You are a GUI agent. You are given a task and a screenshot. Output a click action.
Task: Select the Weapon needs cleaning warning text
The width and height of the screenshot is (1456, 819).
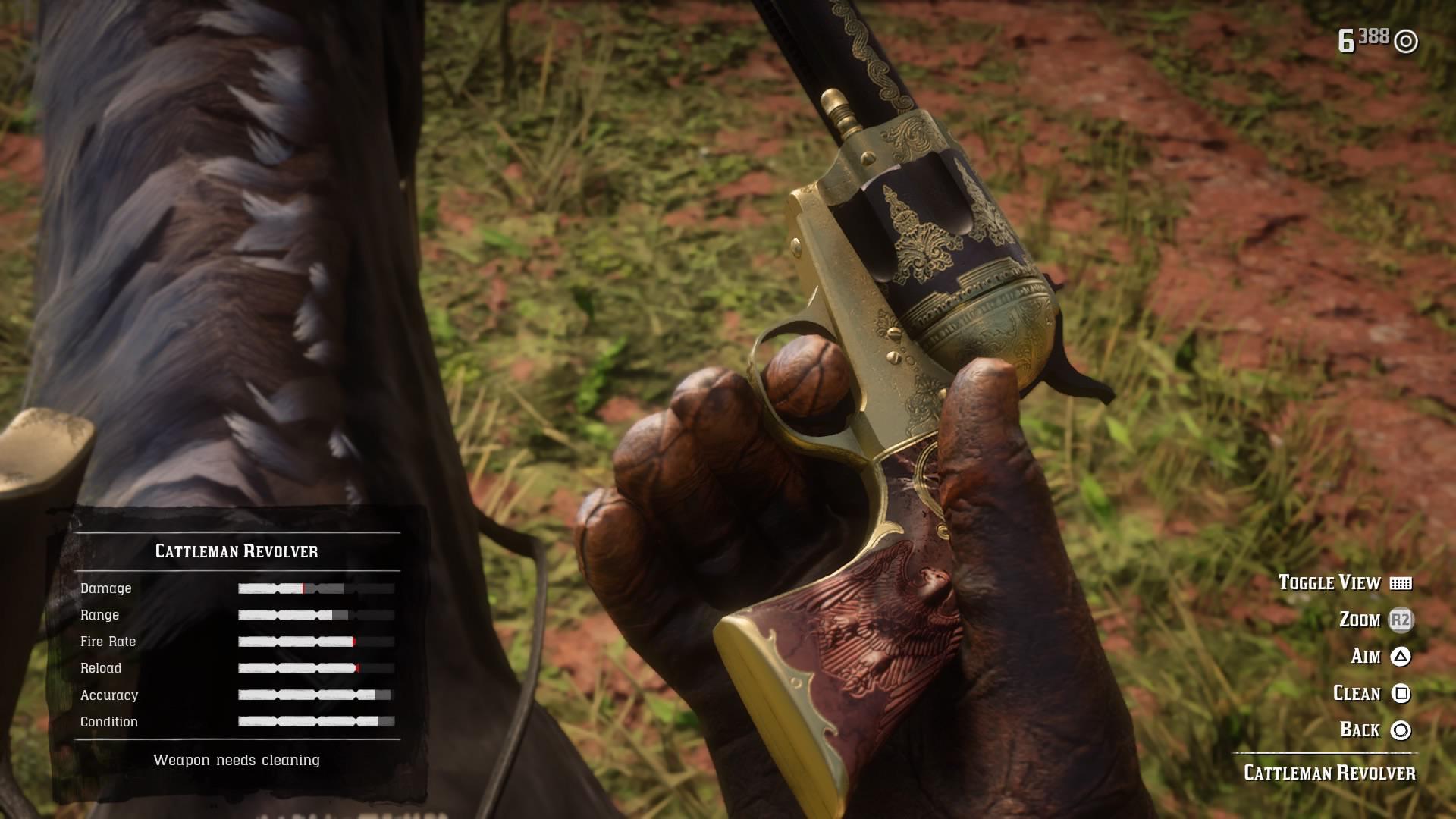click(x=238, y=759)
